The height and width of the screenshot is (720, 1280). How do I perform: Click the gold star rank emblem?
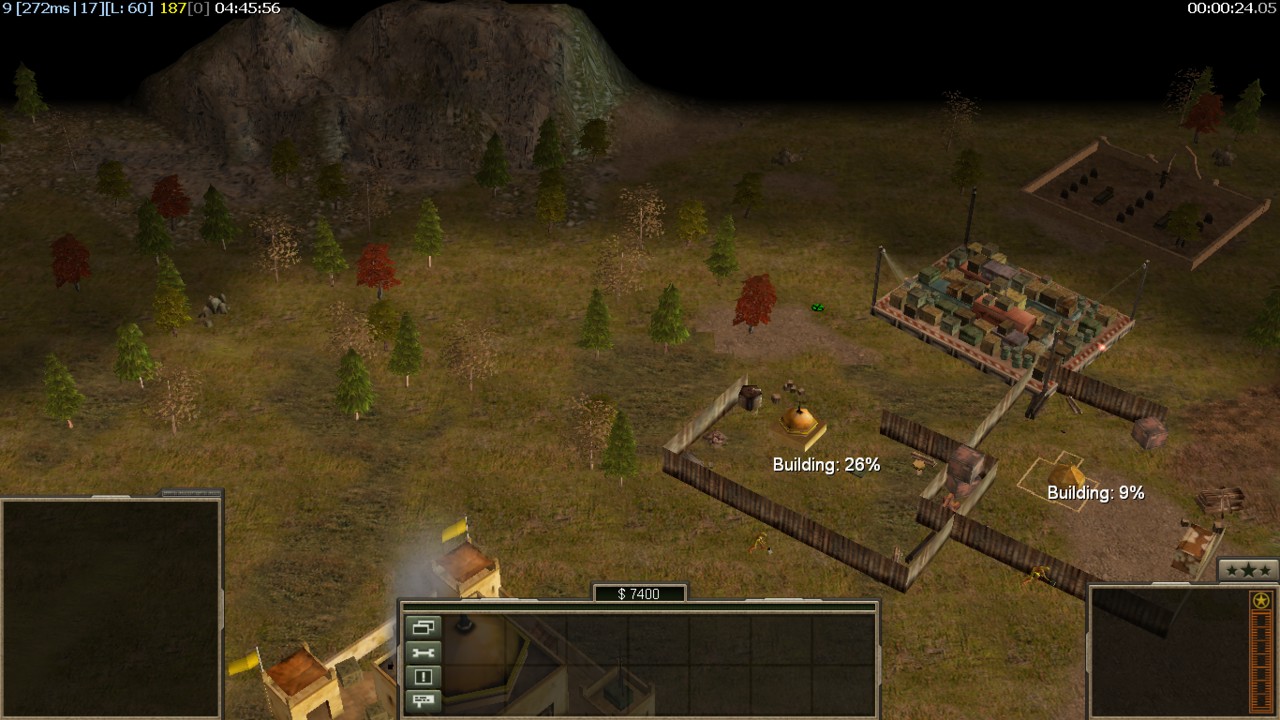pyautogui.click(x=1261, y=601)
